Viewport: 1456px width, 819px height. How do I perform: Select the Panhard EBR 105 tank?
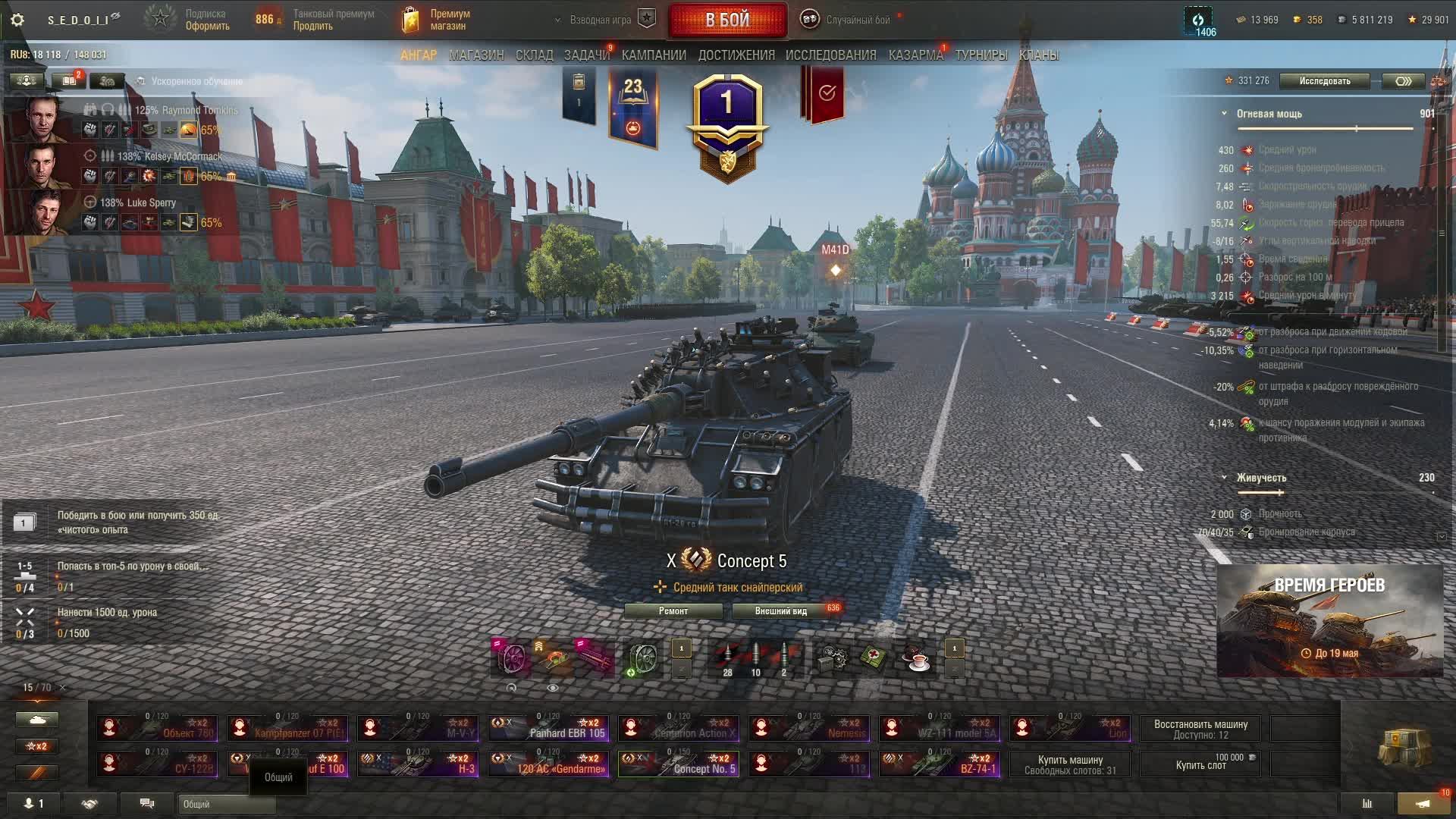(548, 728)
